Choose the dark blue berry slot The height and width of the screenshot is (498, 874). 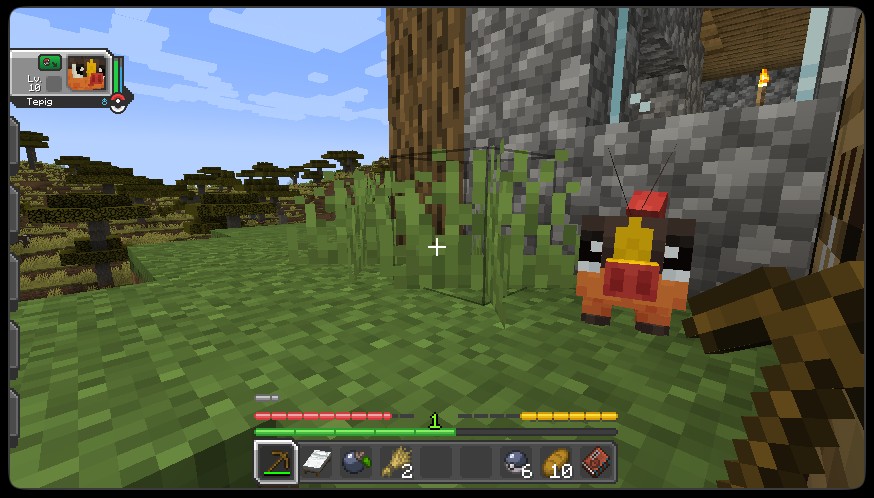click(x=356, y=462)
